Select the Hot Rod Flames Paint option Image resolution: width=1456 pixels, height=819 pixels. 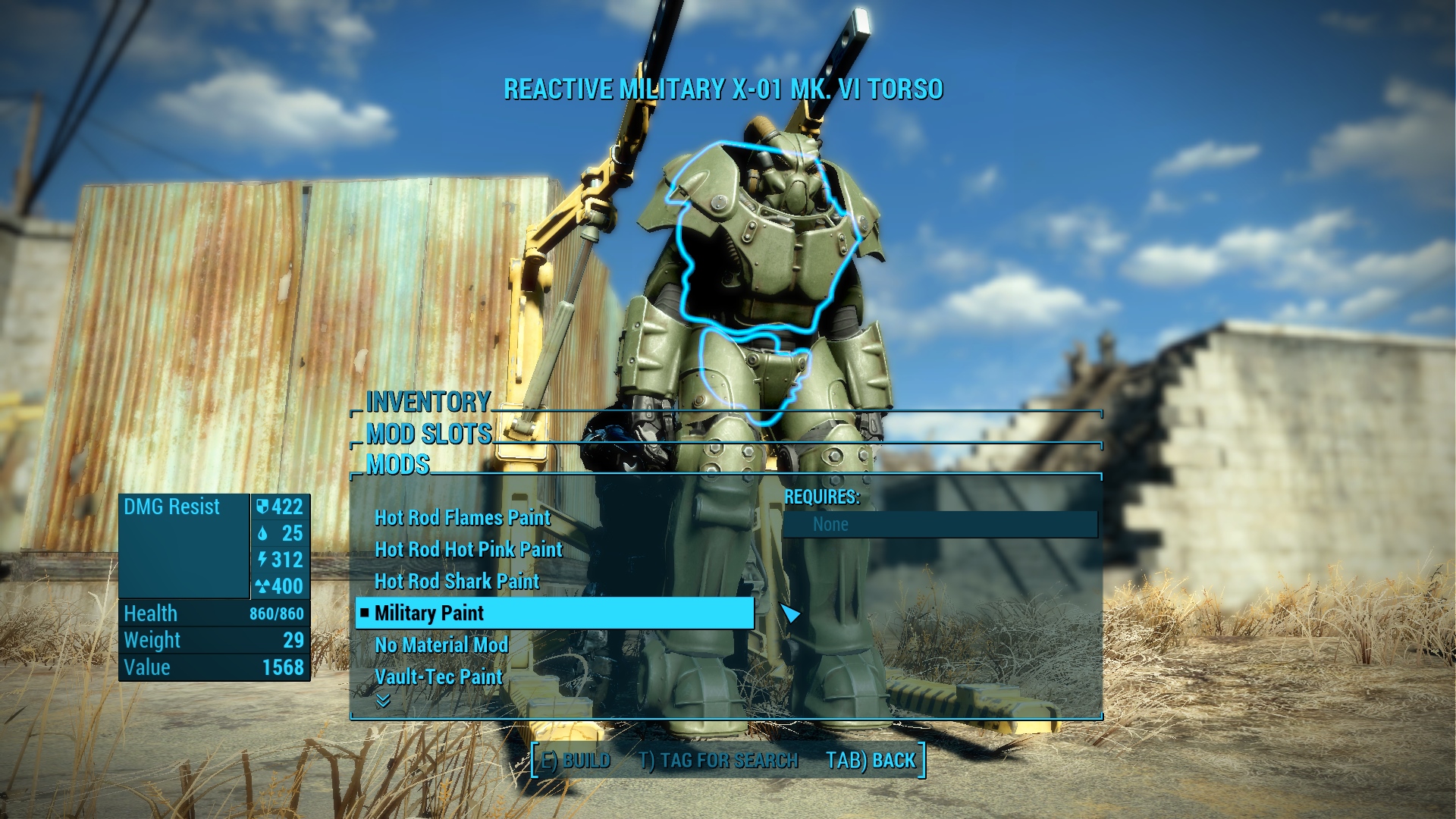pyautogui.click(x=462, y=518)
